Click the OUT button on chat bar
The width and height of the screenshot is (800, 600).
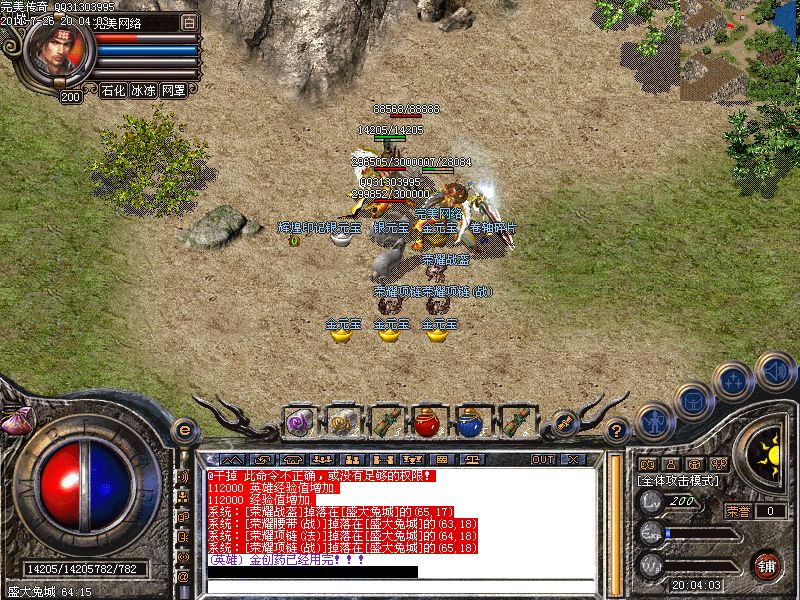pos(543,459)
